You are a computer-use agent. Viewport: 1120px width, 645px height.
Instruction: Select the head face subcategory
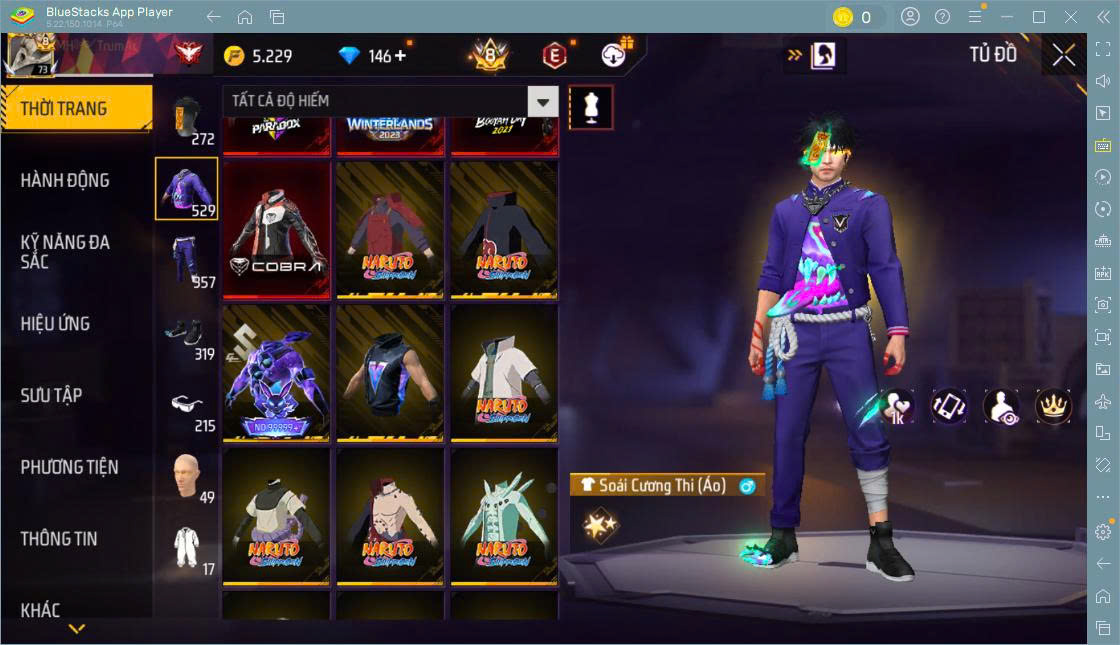click(186, 477)
